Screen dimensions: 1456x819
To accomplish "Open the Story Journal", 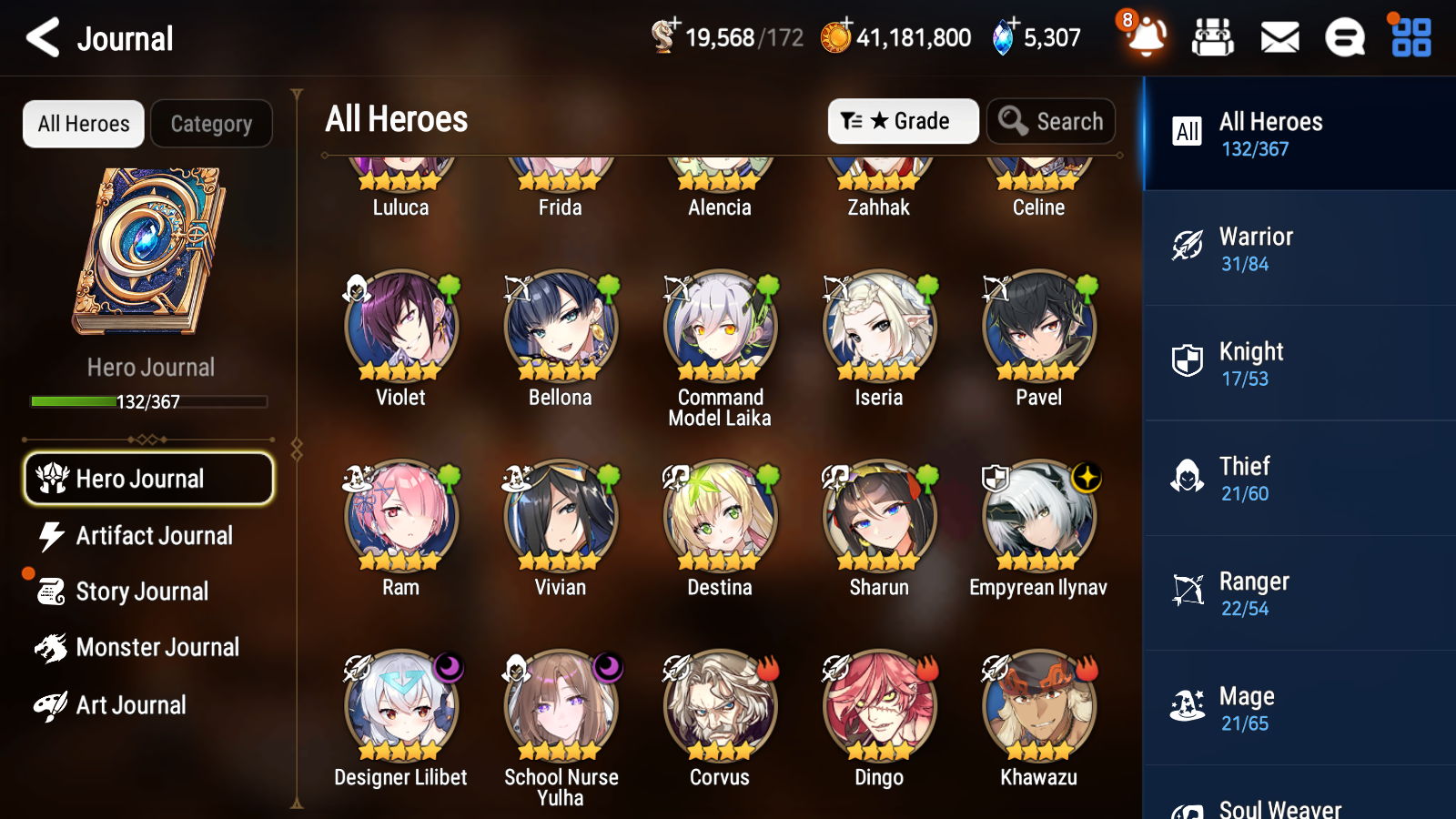I will pyautogui.click(x=141, y=591).
